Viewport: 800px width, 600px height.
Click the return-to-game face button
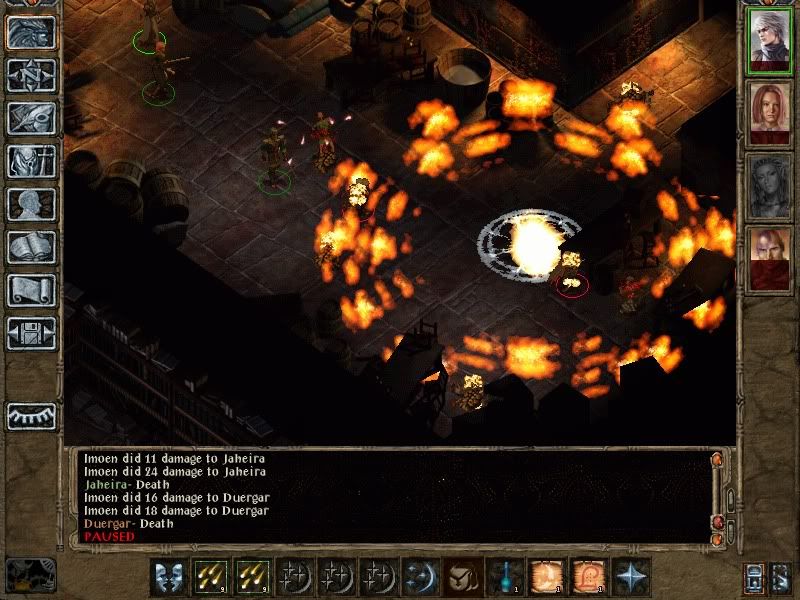pyautogui.click(x=31, y=32)
